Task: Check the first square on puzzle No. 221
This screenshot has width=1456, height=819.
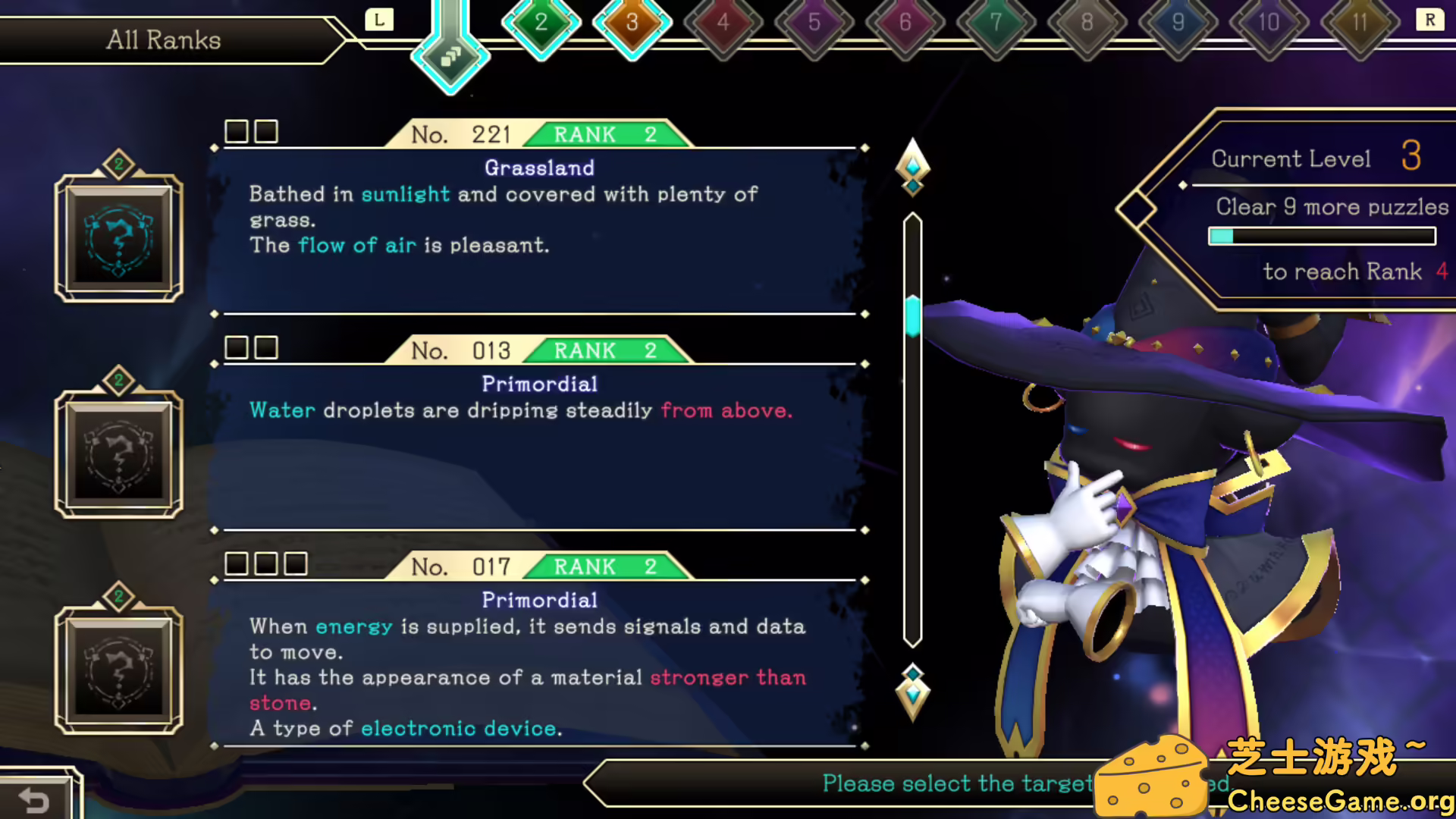Action: point(237,131)
